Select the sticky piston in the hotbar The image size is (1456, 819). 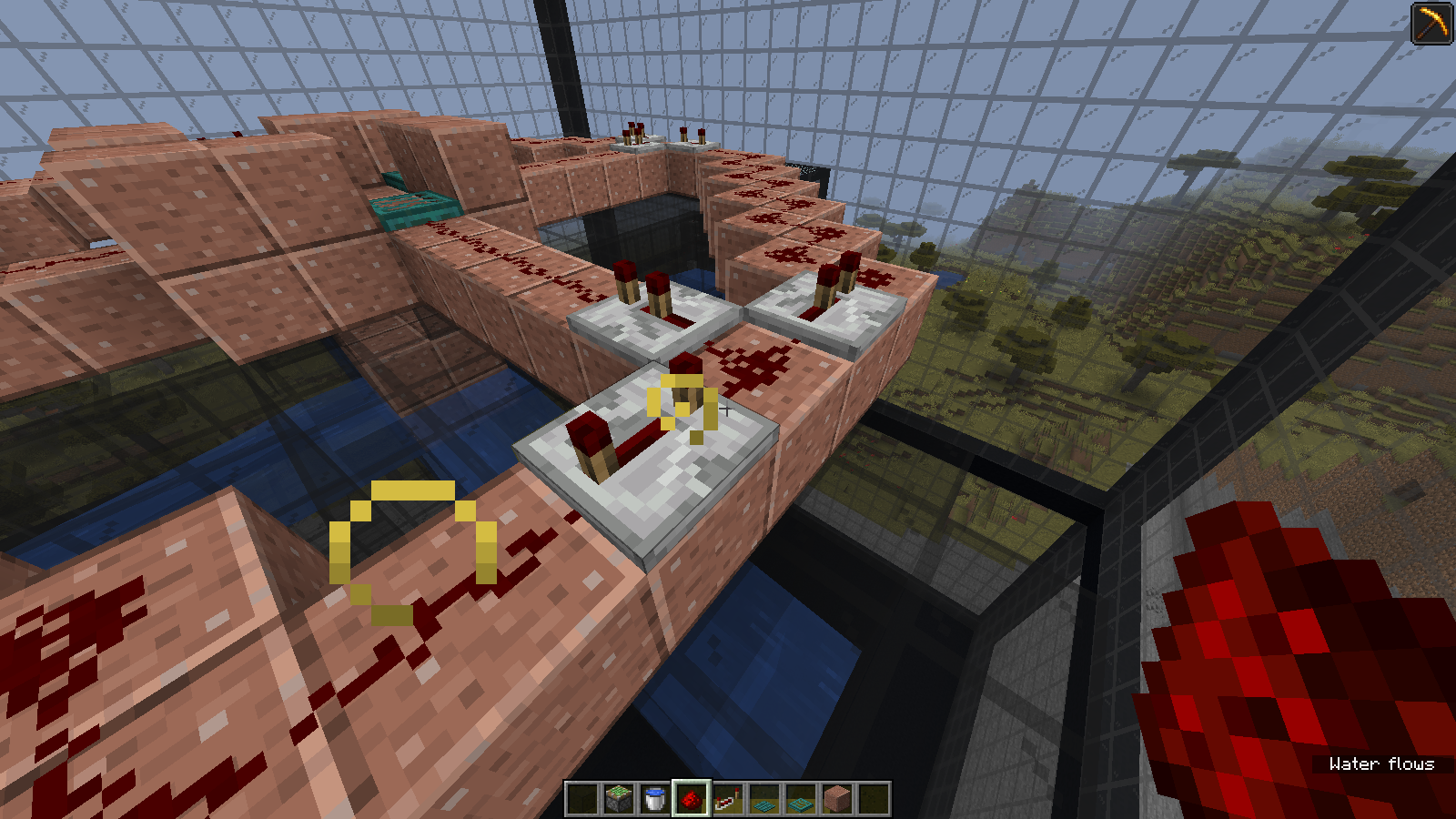point(617,798)
